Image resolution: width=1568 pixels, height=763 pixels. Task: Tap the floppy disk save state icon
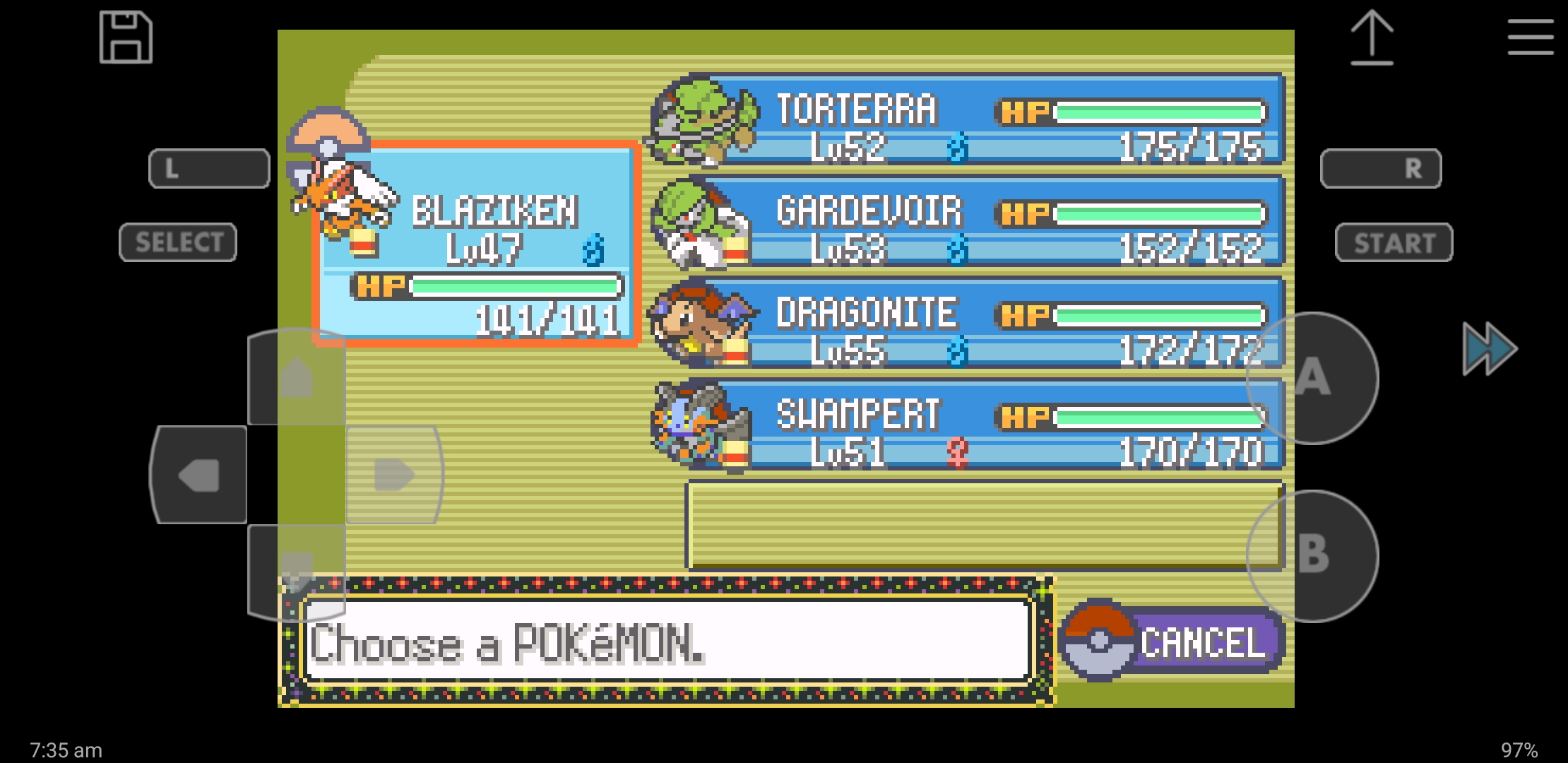(126, 38)
